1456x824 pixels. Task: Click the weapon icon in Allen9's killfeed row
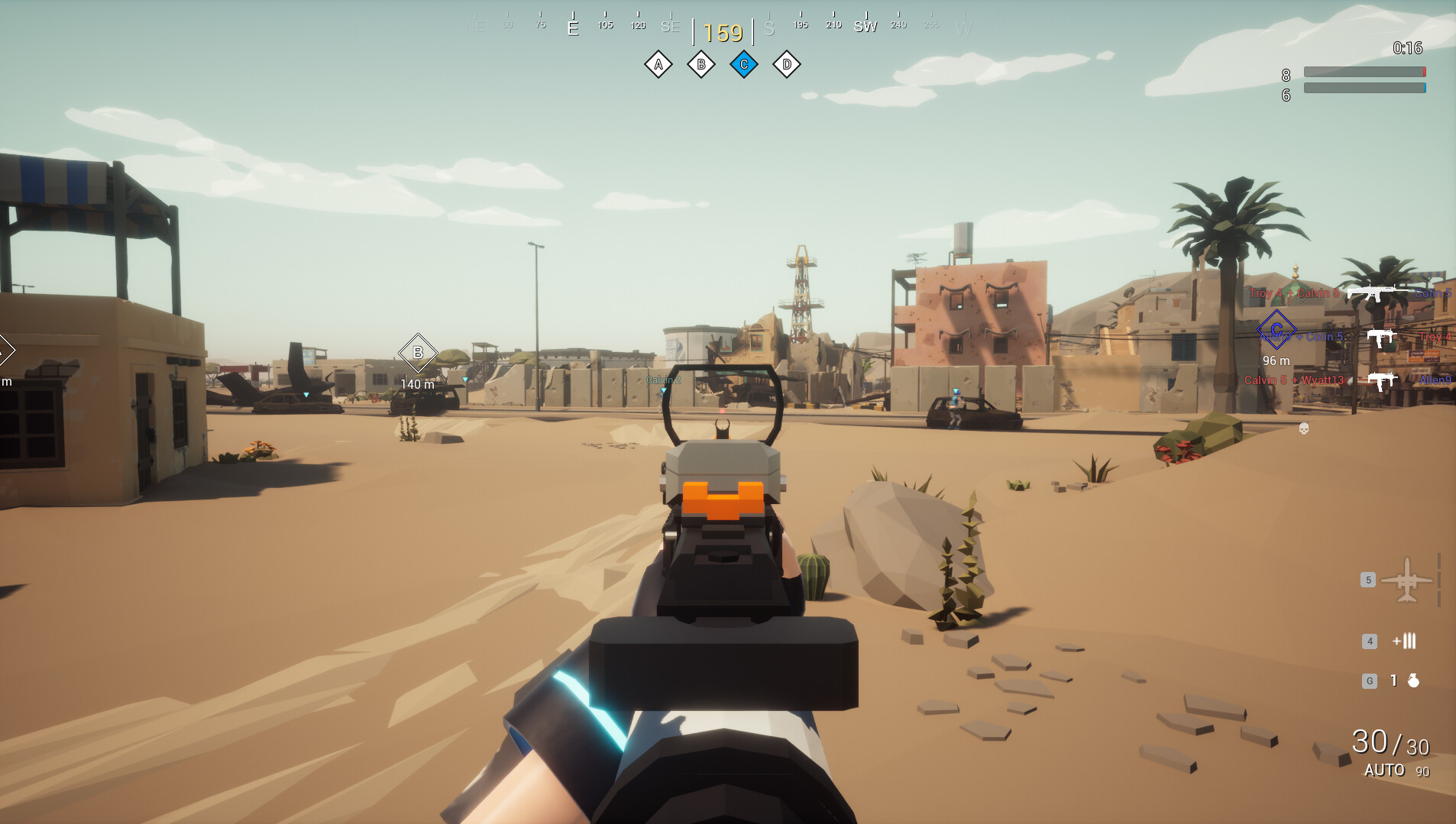tap(1380, 380)
